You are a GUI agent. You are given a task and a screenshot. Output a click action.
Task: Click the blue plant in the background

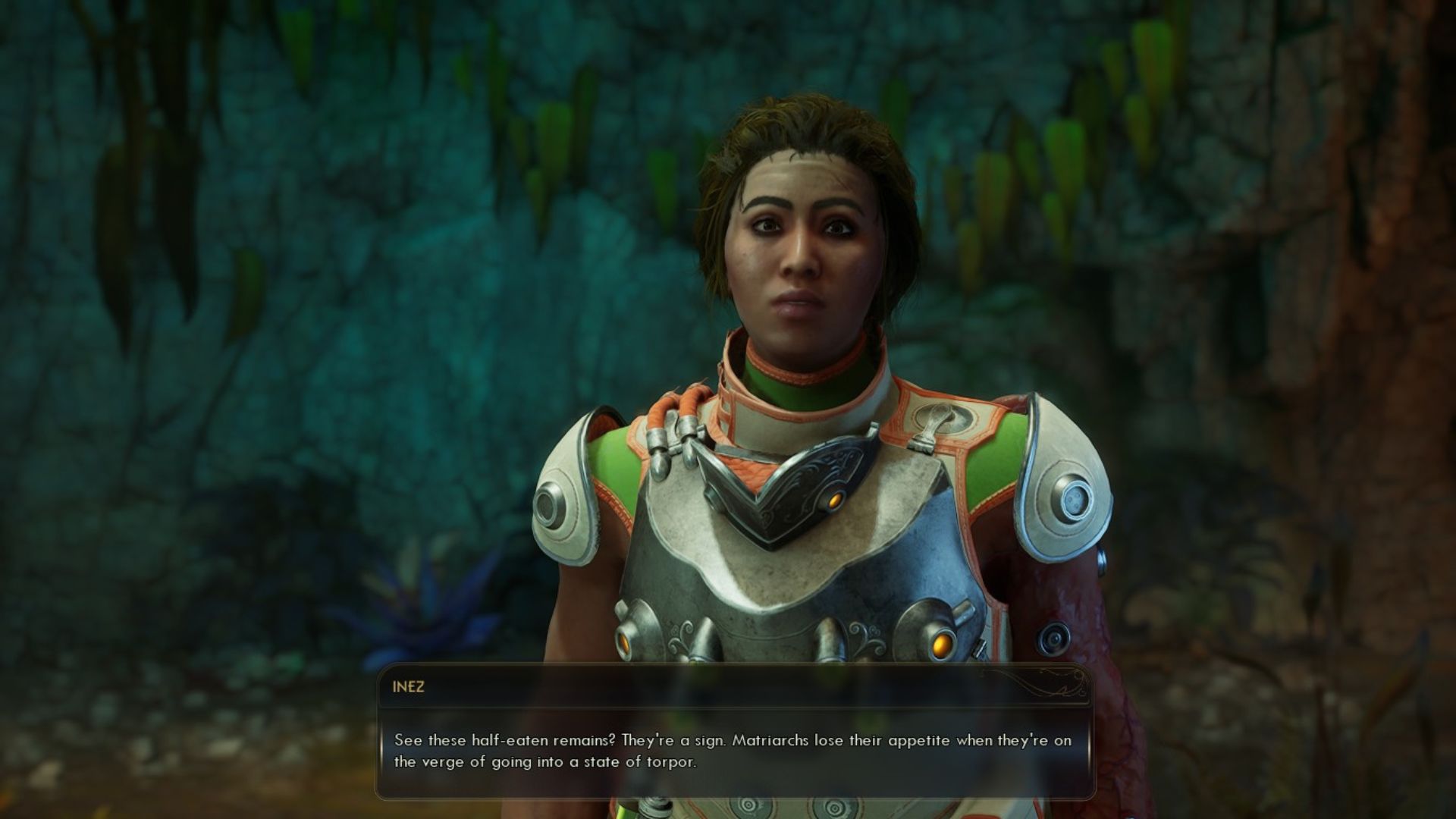(413, 599)
